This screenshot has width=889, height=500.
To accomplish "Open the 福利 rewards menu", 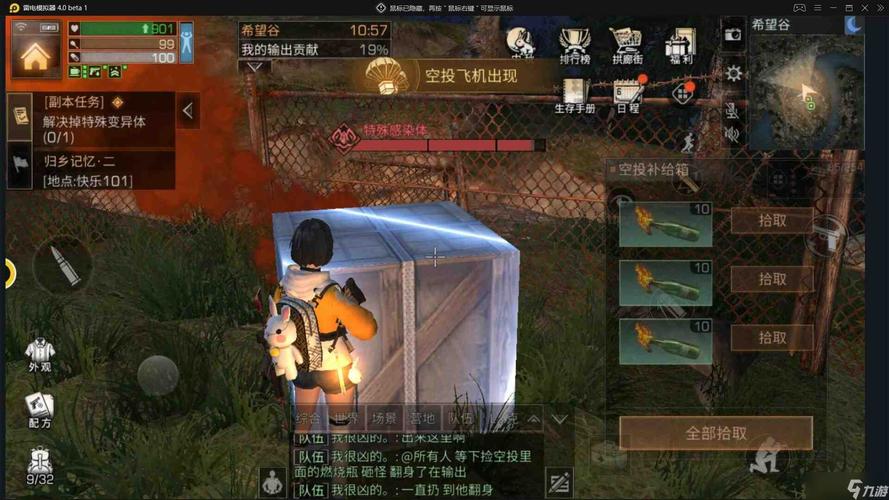I will point(679,45).
